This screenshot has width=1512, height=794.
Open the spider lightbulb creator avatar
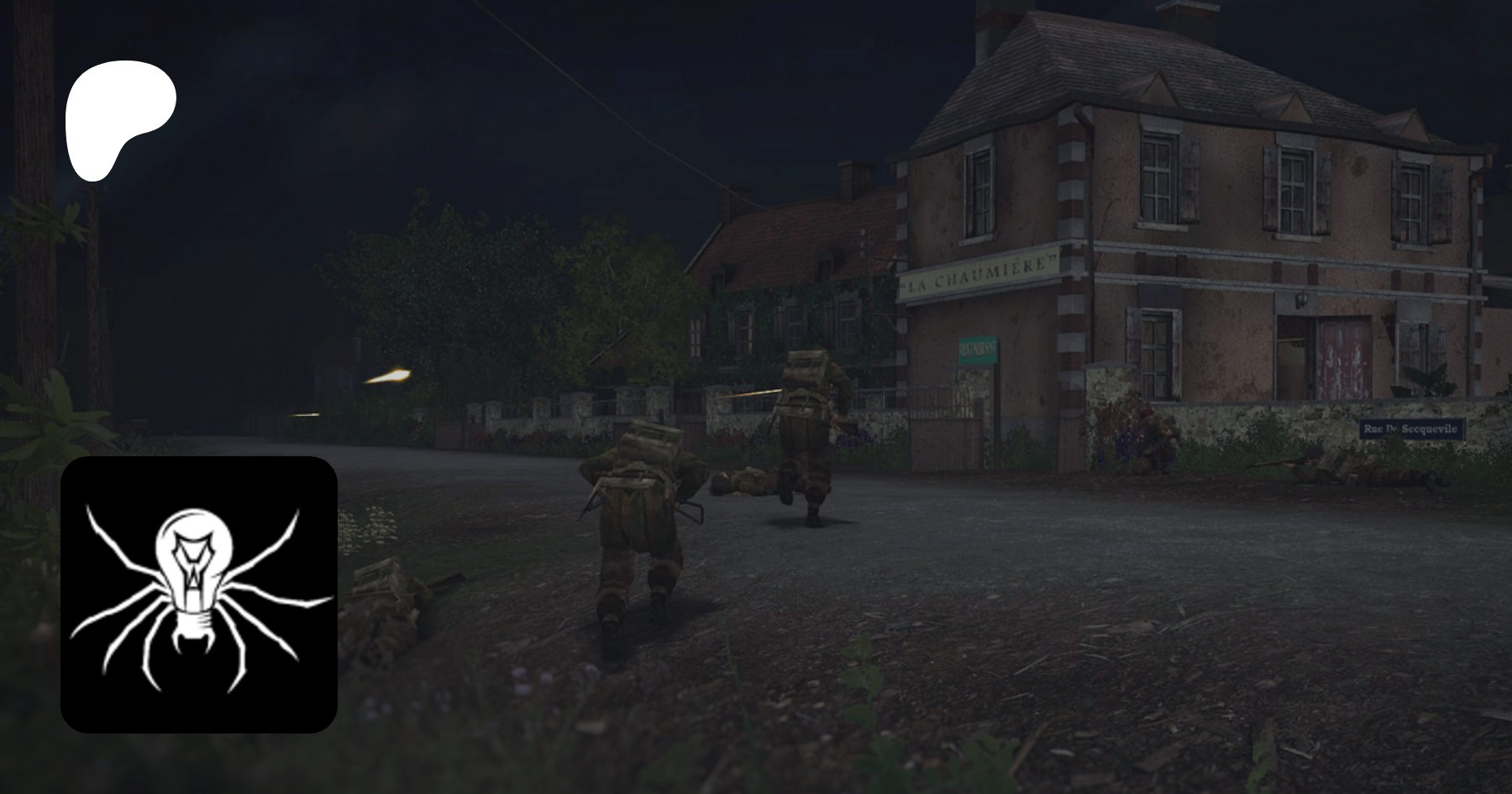(199, 594)
